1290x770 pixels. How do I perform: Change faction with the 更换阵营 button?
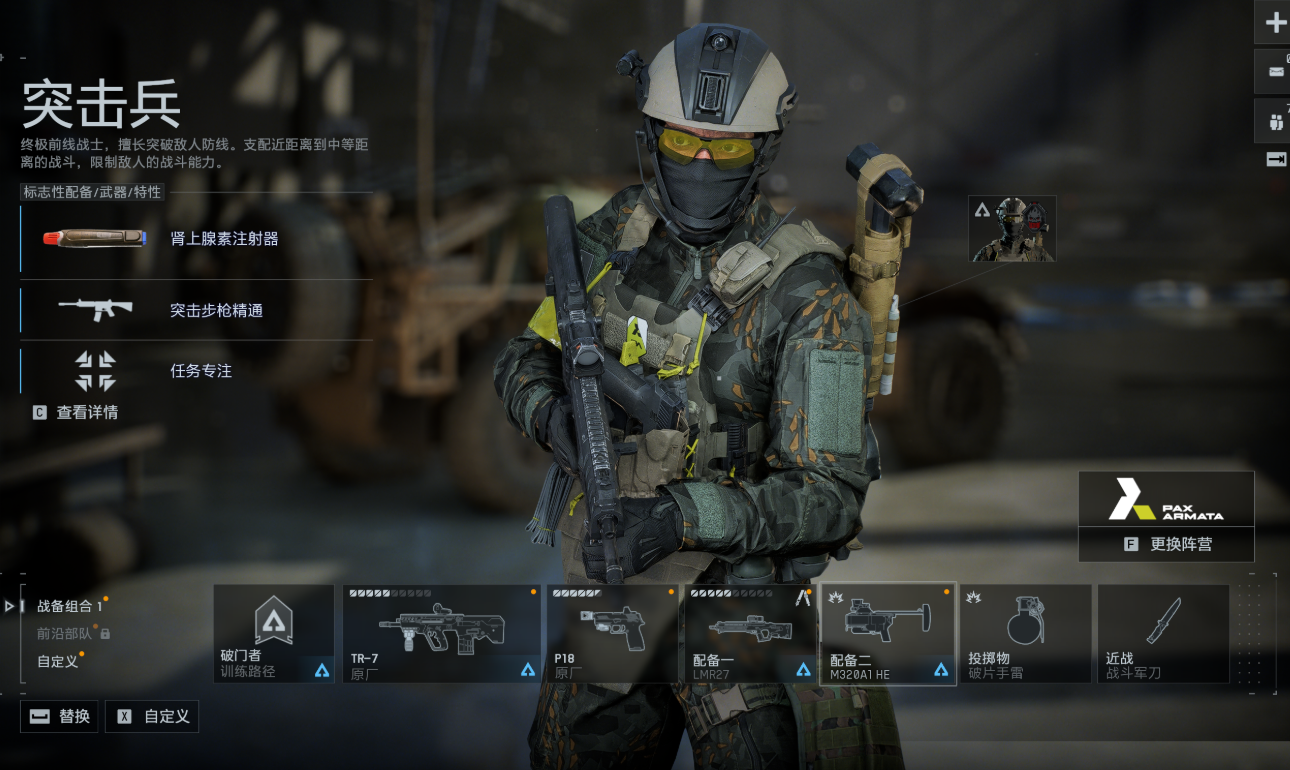[1165, 544]
